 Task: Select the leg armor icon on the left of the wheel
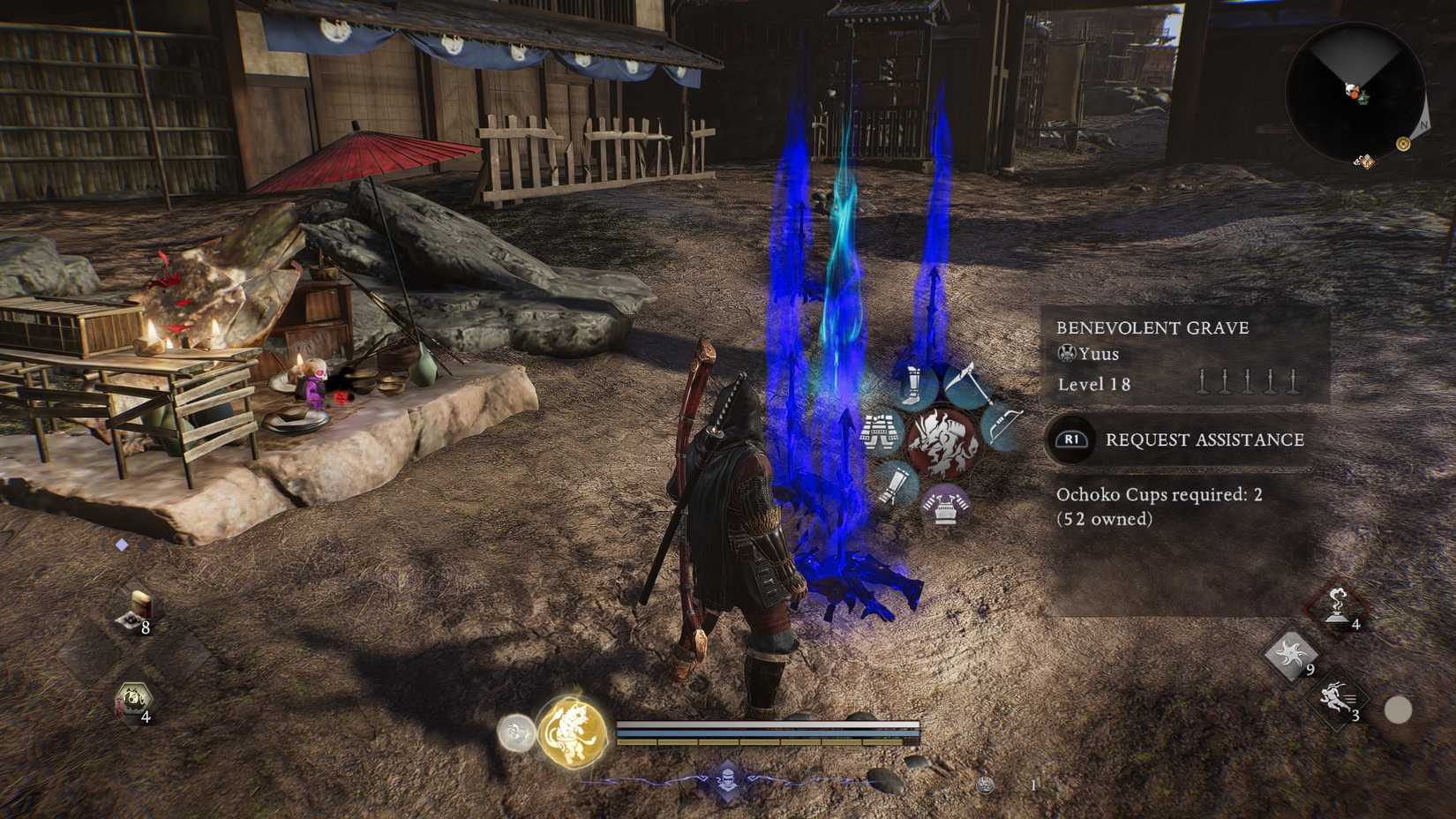pos(880,432)
